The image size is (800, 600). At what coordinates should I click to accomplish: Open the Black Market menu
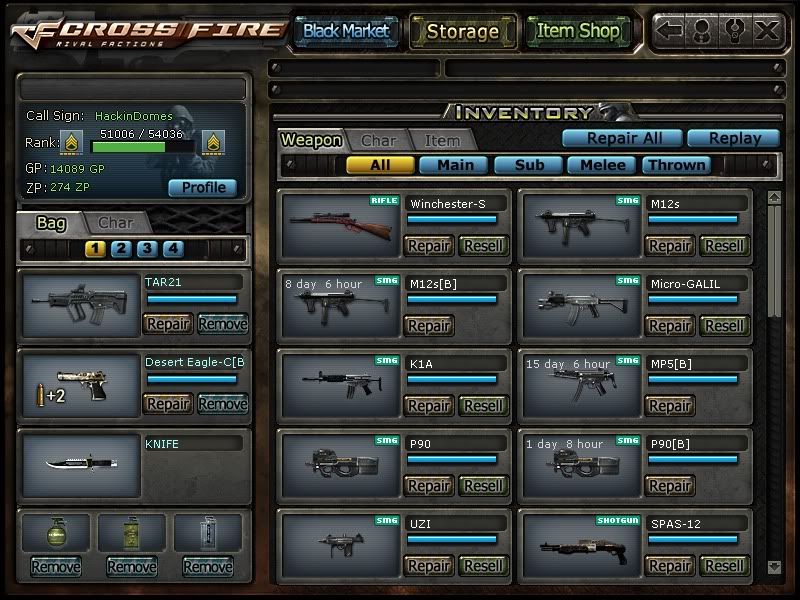point(346,31)
